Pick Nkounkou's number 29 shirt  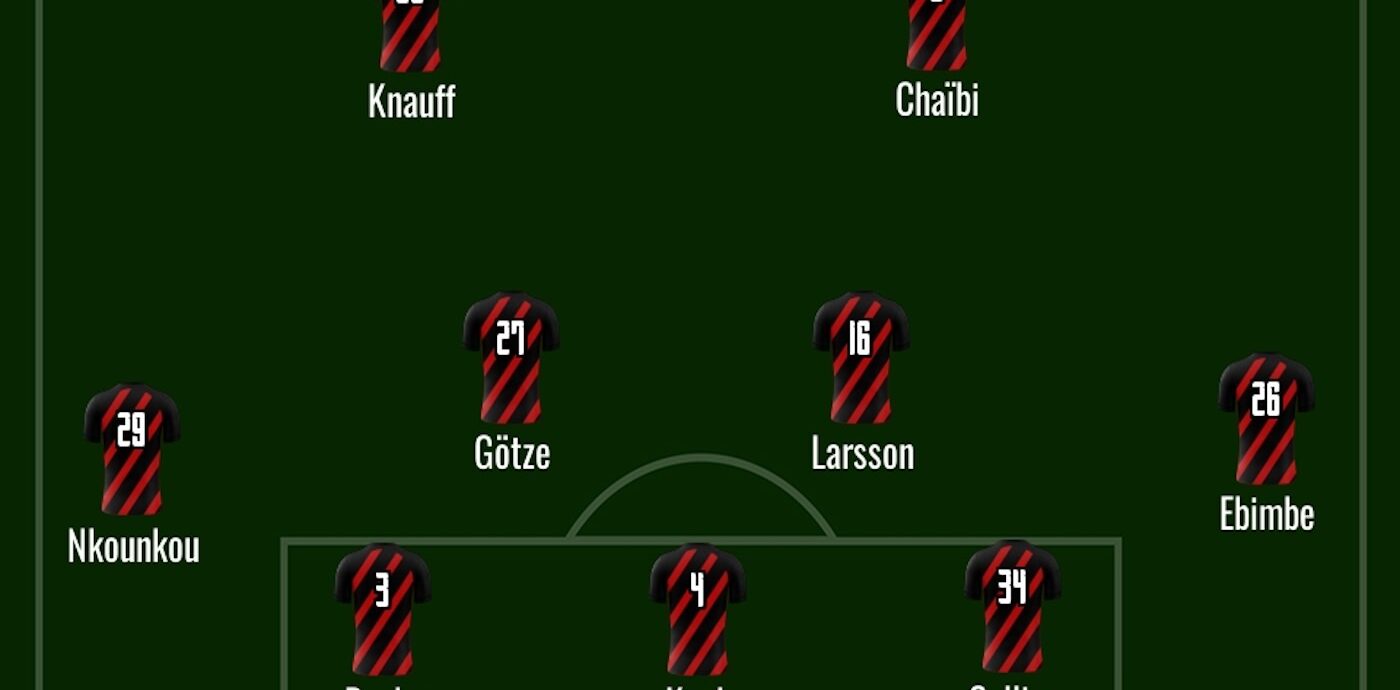coord(132,448)
